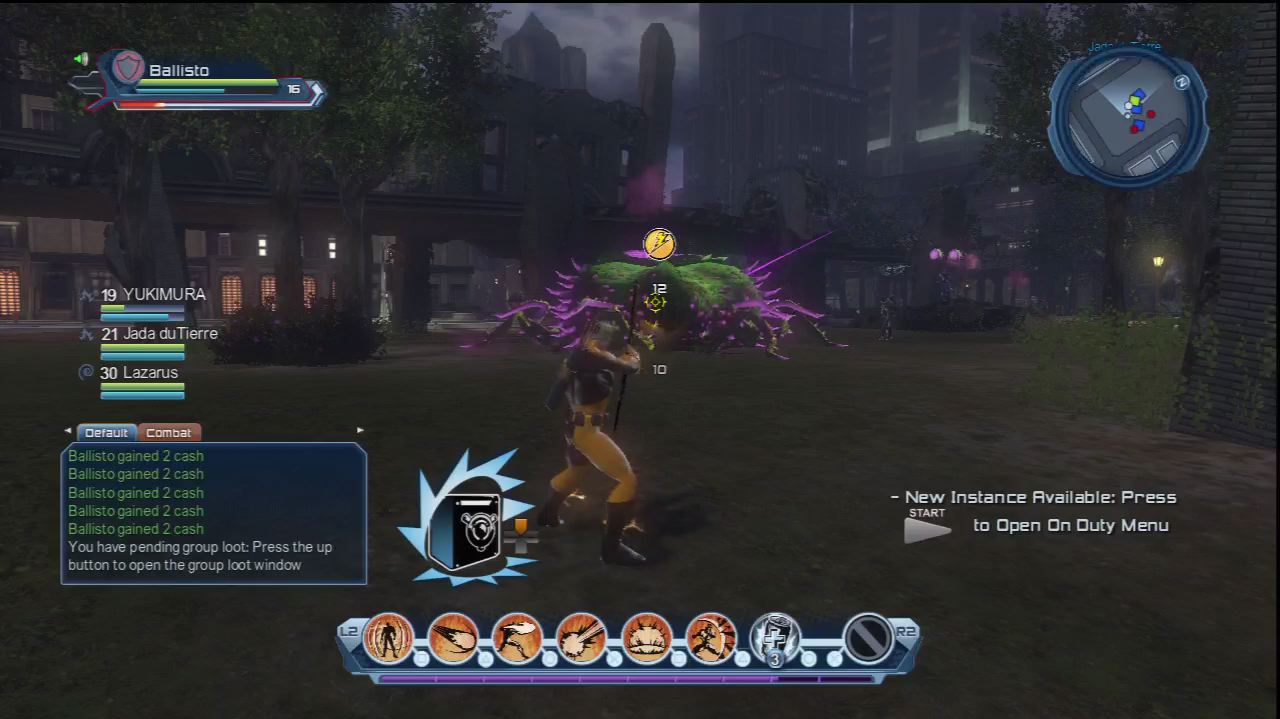The image size is (1280, 719).
Task: Use the soder cola healing consumable
Action: point(775,637)
